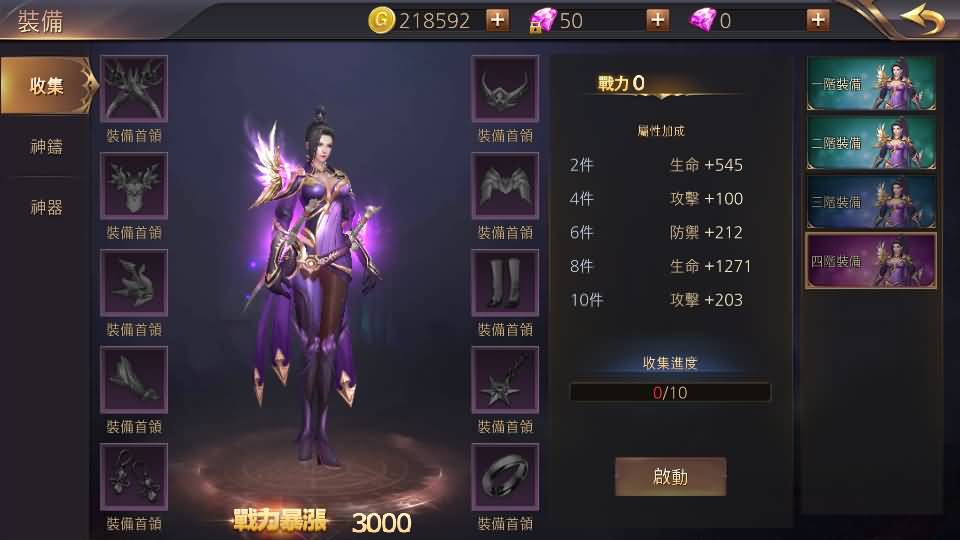Click the 啟動 activate button
The width and height of the screenshot is (960, 540).
(670, 477)
